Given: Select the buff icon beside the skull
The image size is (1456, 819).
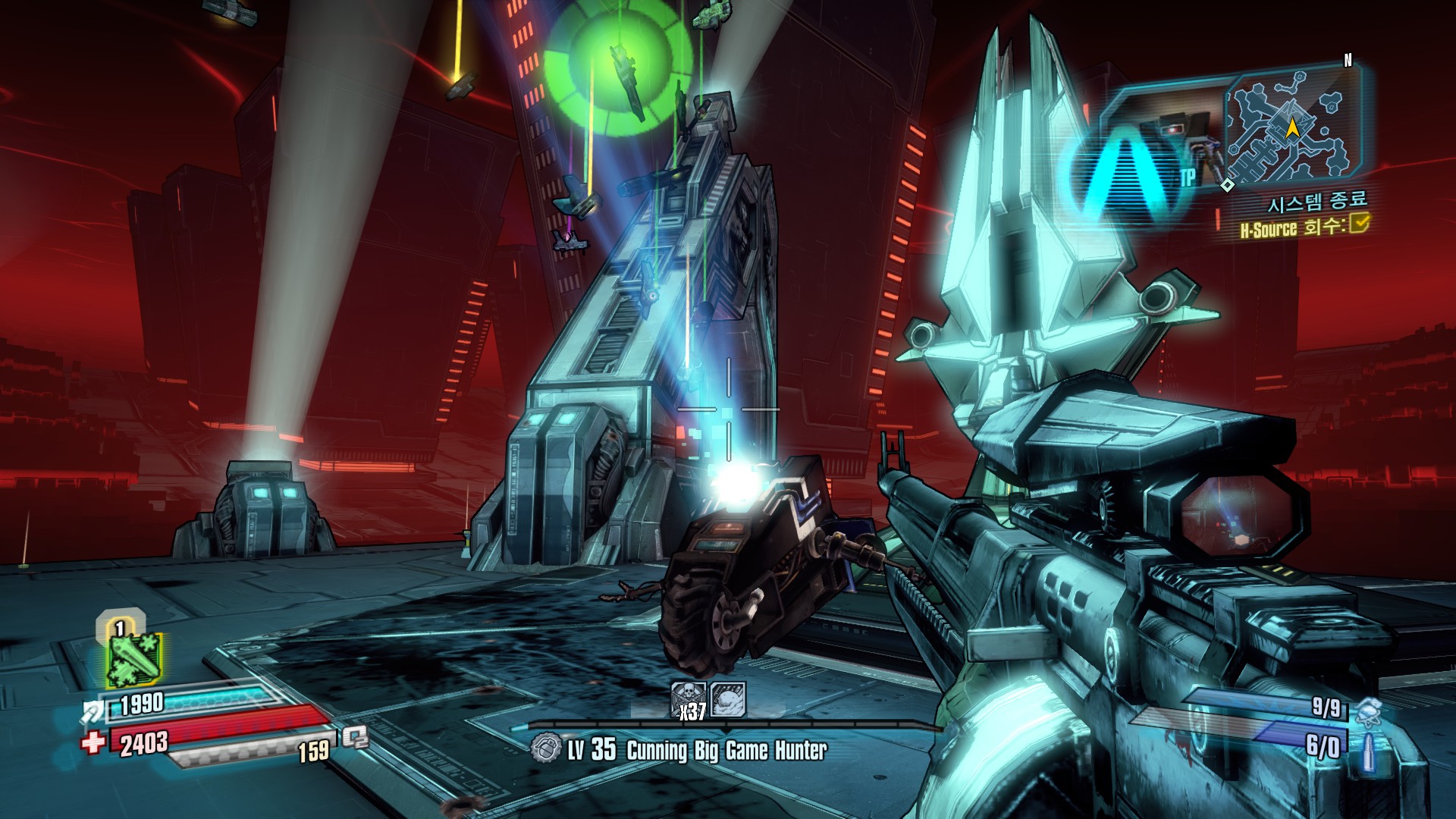Looking at the screenshot, I should (x=728, y=699).
